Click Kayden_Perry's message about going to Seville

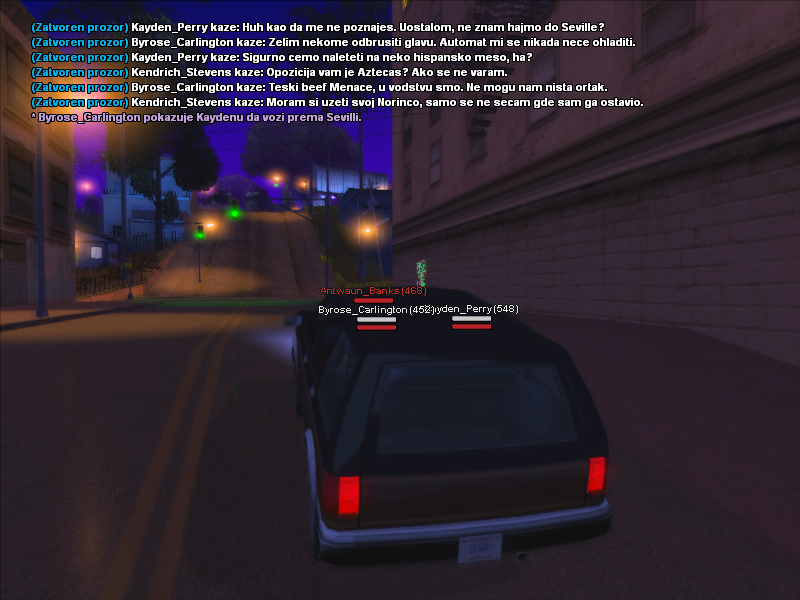(x=318, y=27)
